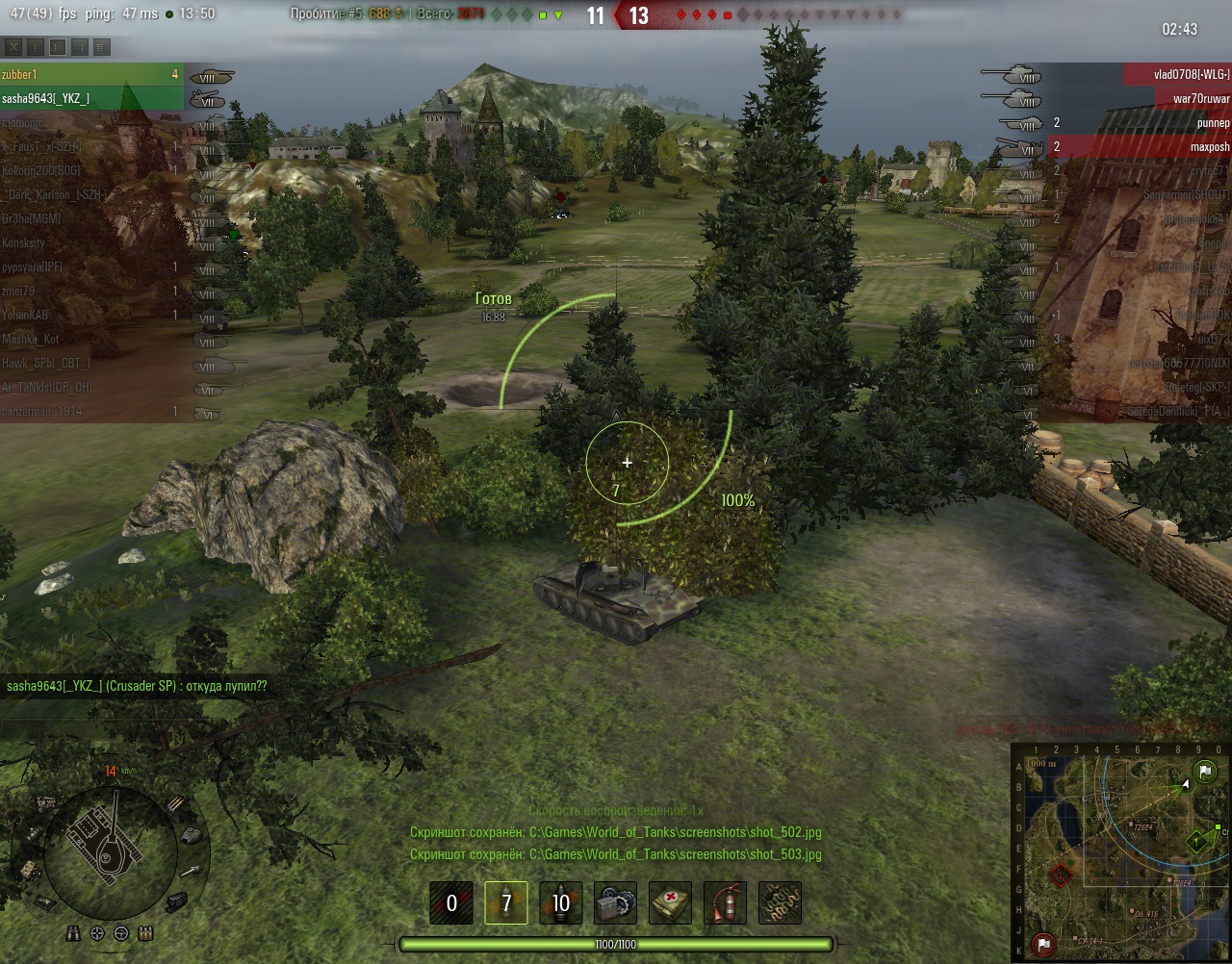Click the ammo rack module icon
The height and width of the screenshot is (964, 1232).
tap(176, 804)
